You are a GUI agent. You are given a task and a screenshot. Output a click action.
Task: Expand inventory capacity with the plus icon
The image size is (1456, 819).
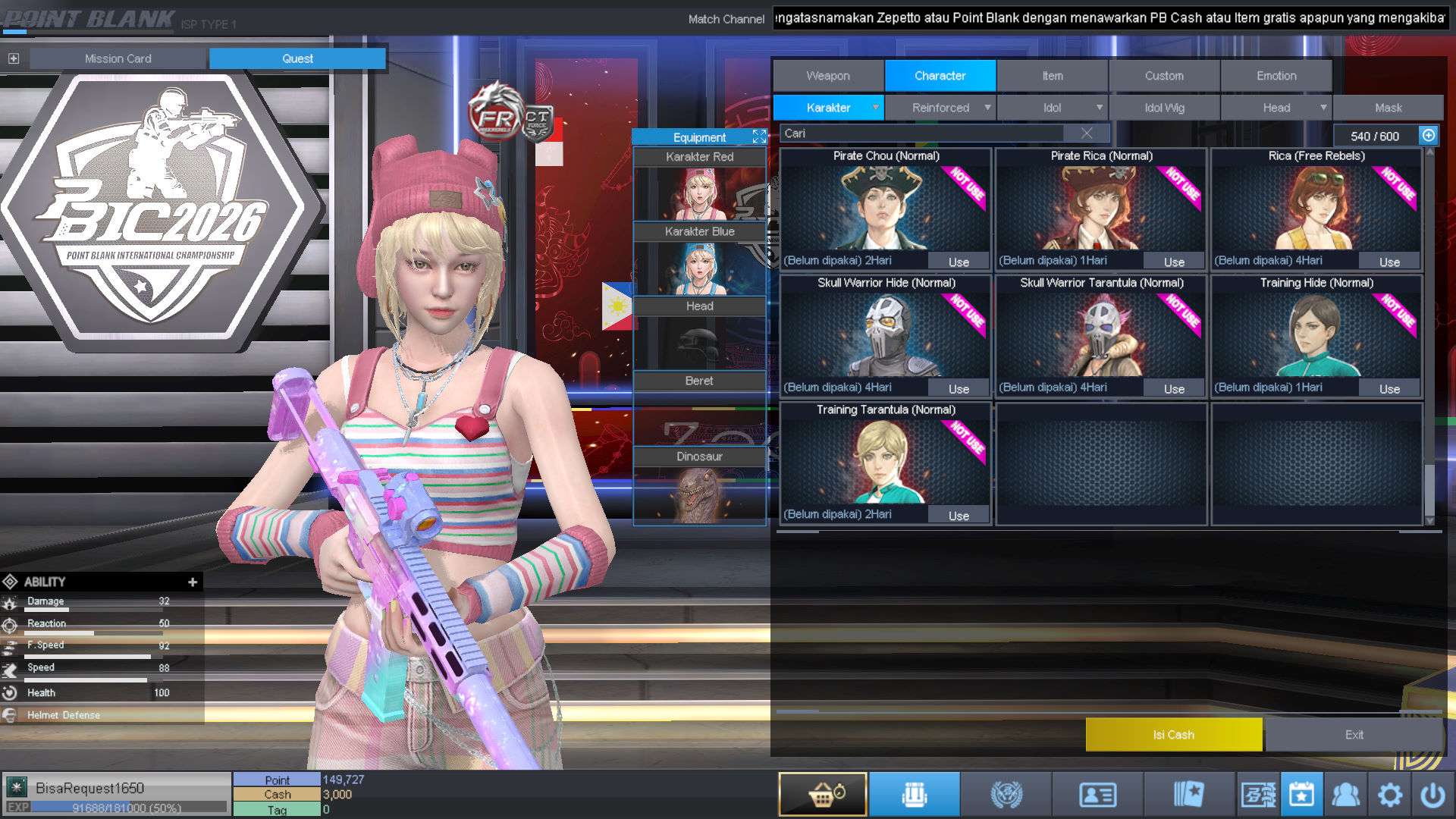point(1429,136)
